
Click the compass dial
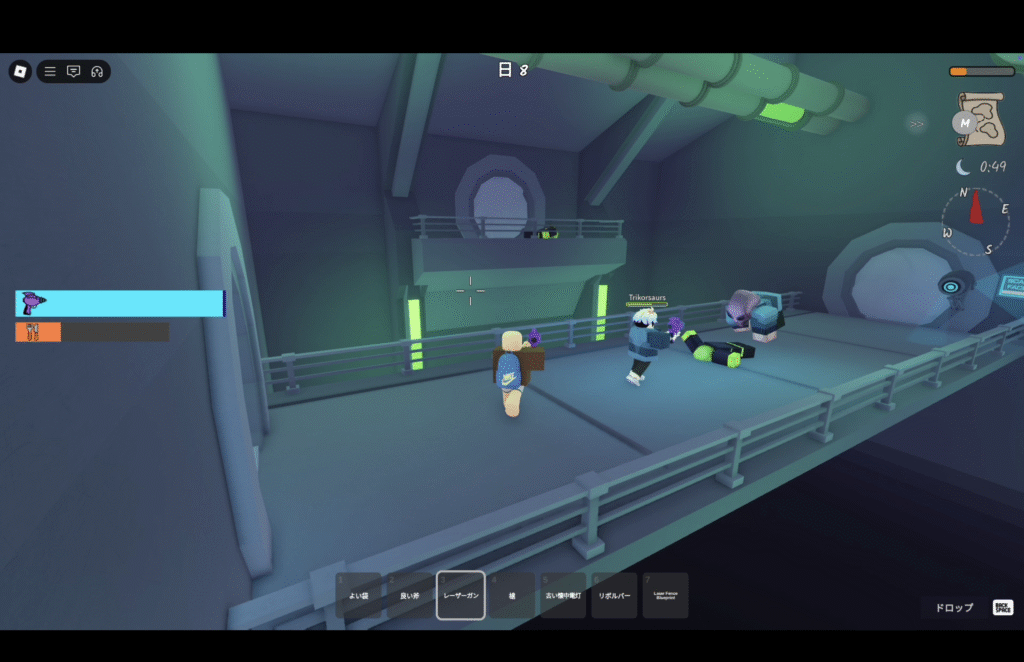[975, 221]
